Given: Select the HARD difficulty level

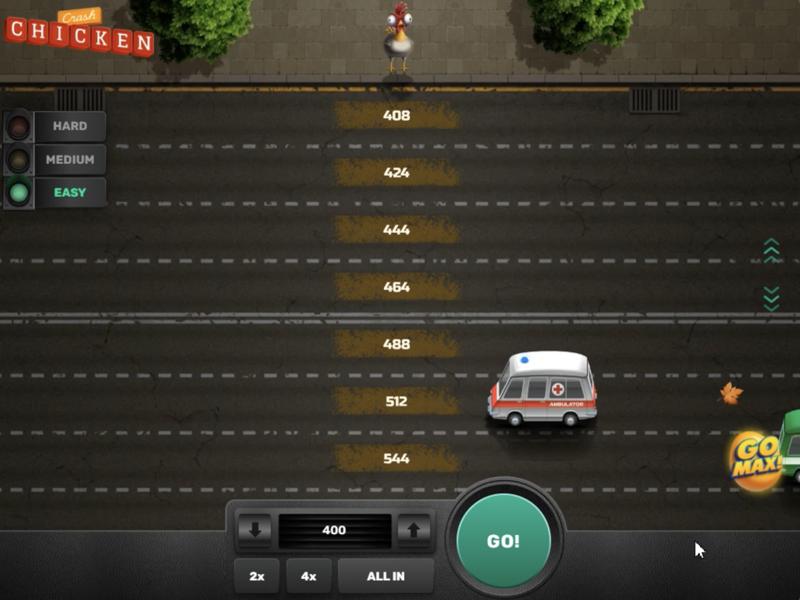Looking at the screenshot, I should coord(69,126).
